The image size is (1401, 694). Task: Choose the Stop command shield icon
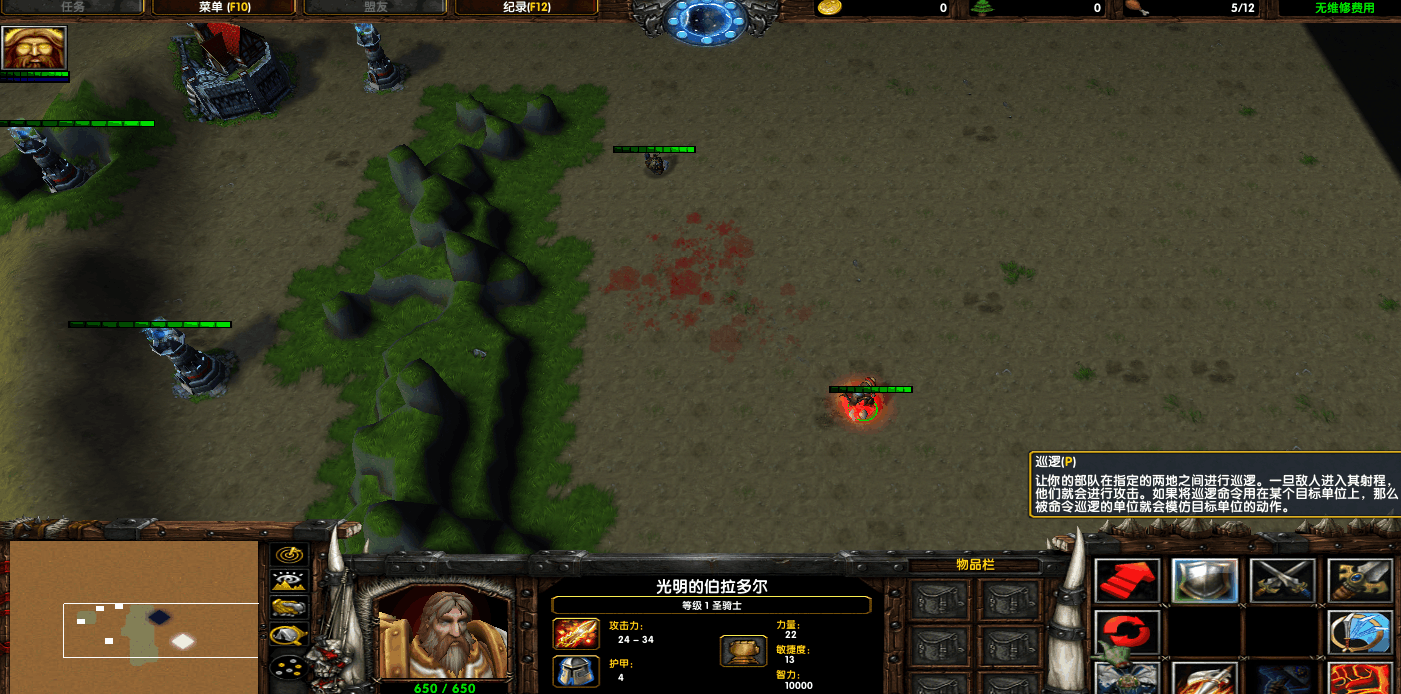(1205, 581)
